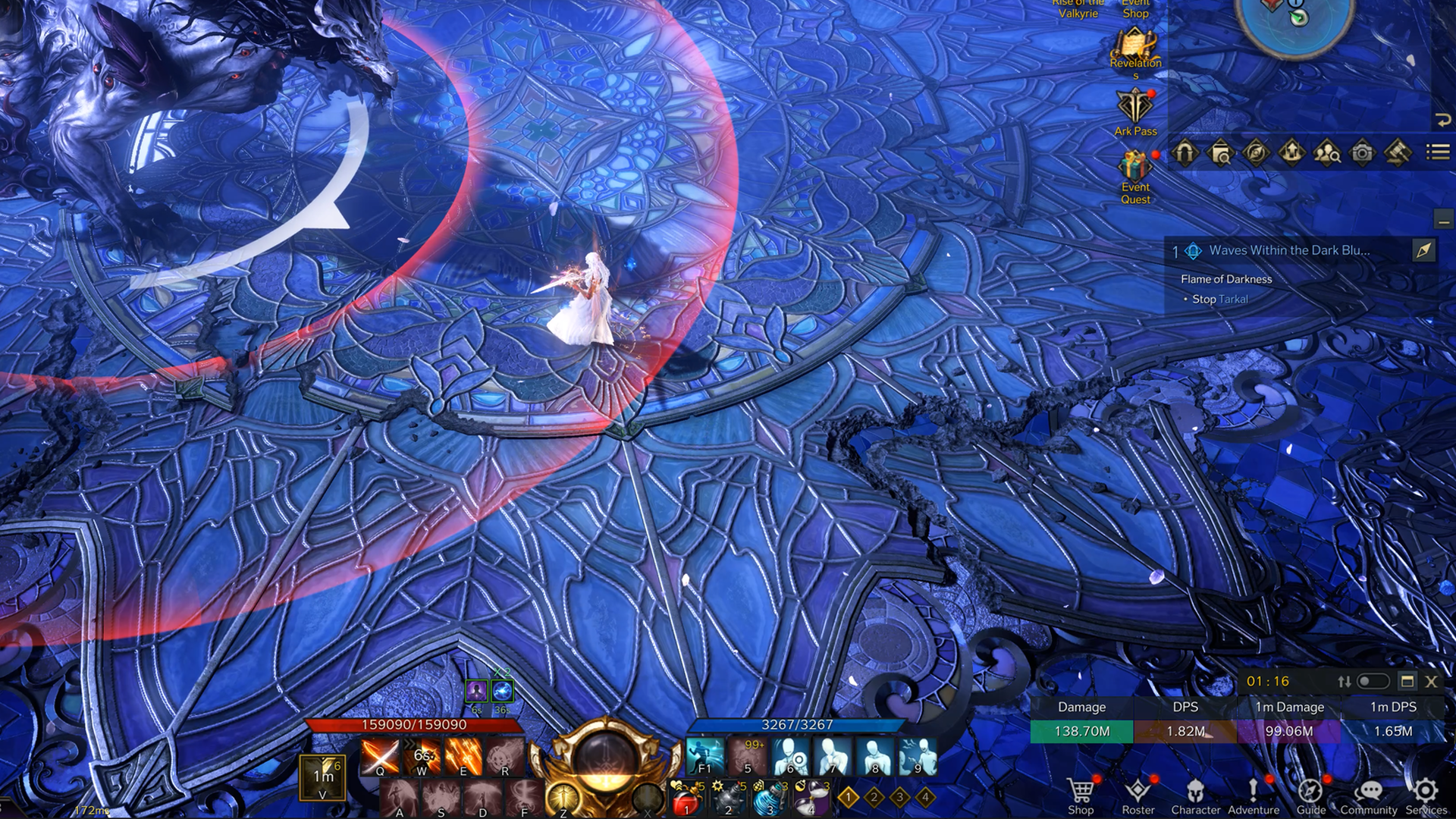Screen dimensions: 1456x819
Task: Open the Waves Within the Dark Blue quest
Action: [x=1289, y=250]
